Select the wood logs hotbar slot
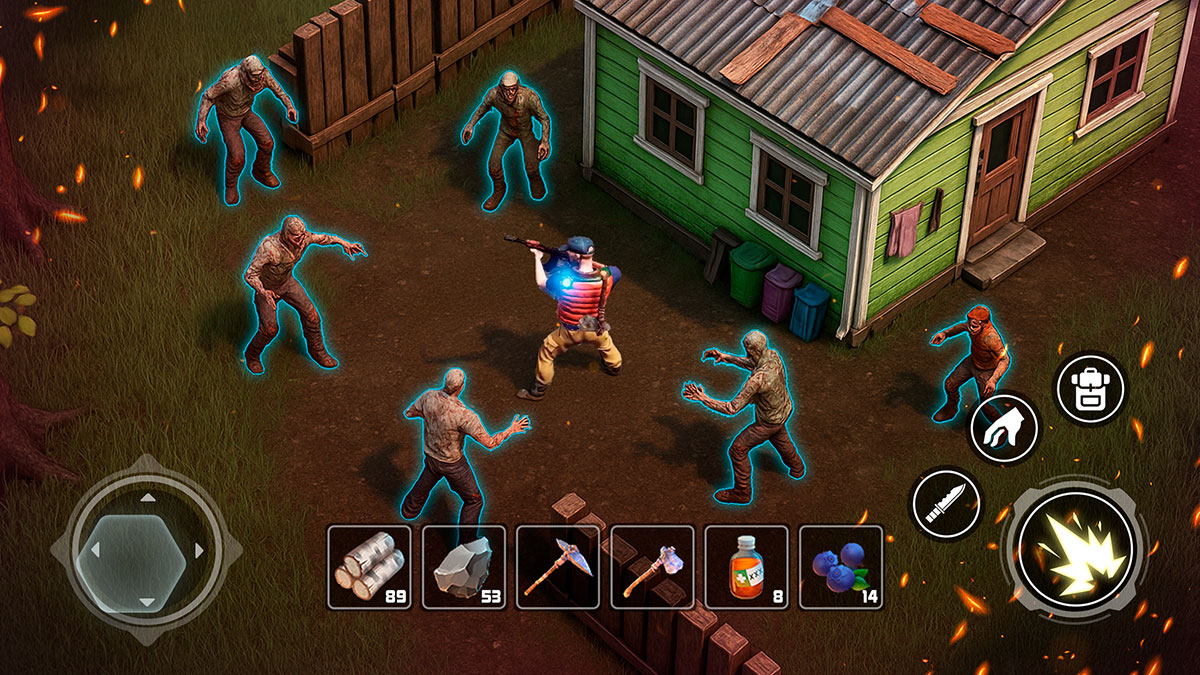1200x675 pixels. (x=369, y=567)
